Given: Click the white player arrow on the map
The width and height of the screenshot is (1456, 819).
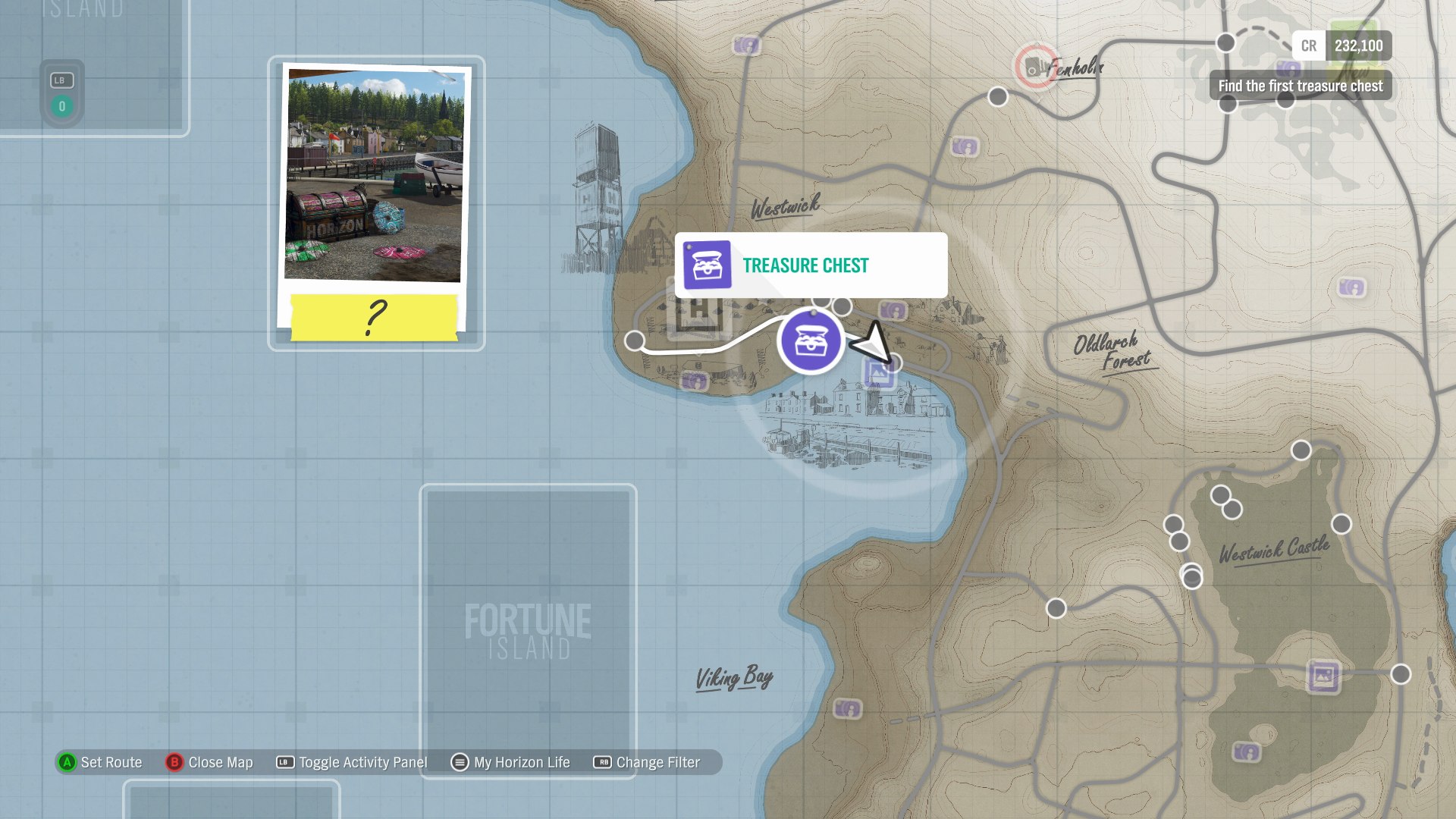Looking at the screenshot, I should 872,343.
